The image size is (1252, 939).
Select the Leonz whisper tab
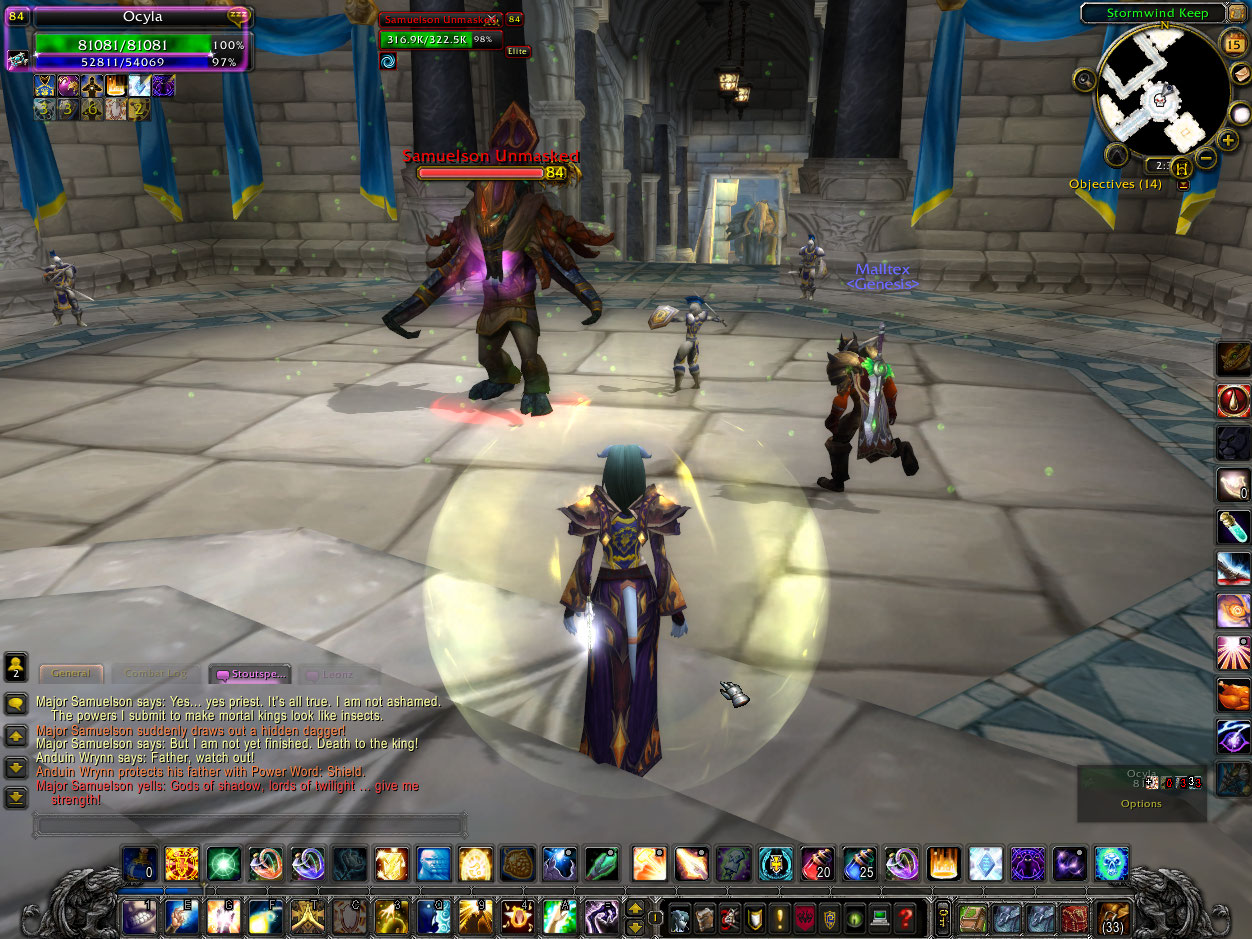(x=339, y=674)
